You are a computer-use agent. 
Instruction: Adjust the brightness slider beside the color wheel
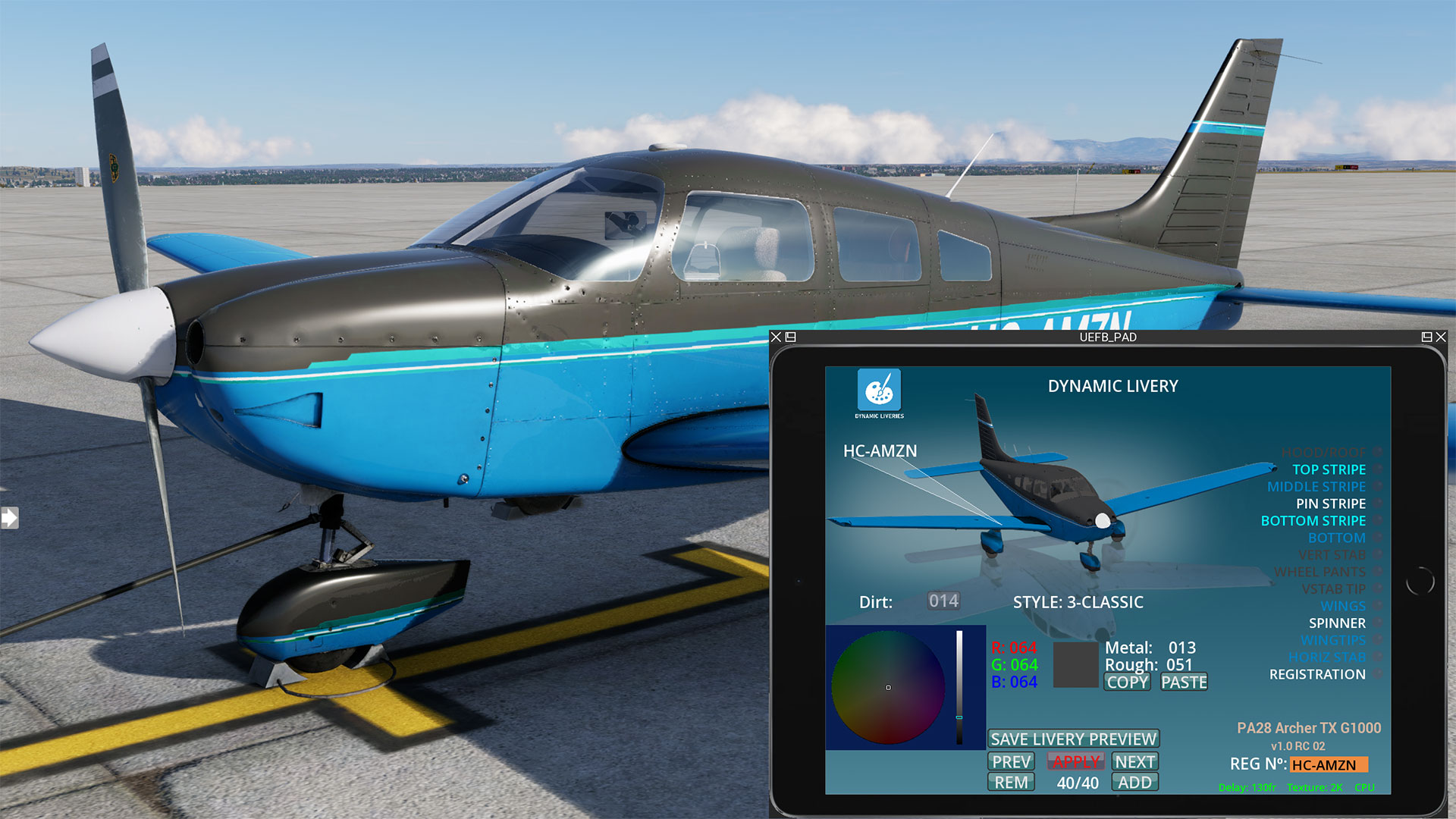point(959,687)
